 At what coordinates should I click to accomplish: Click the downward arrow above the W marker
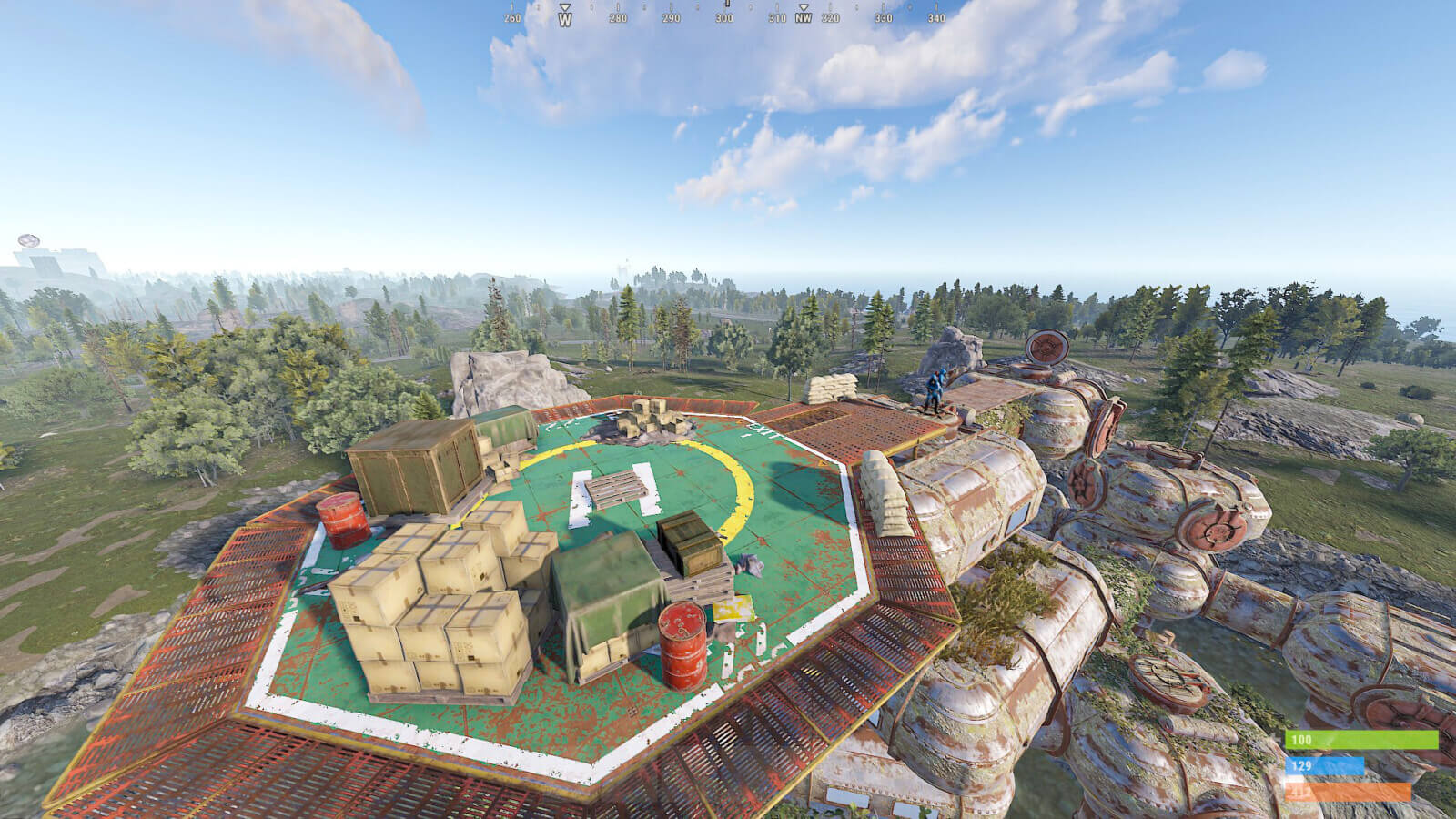point(564,5)
